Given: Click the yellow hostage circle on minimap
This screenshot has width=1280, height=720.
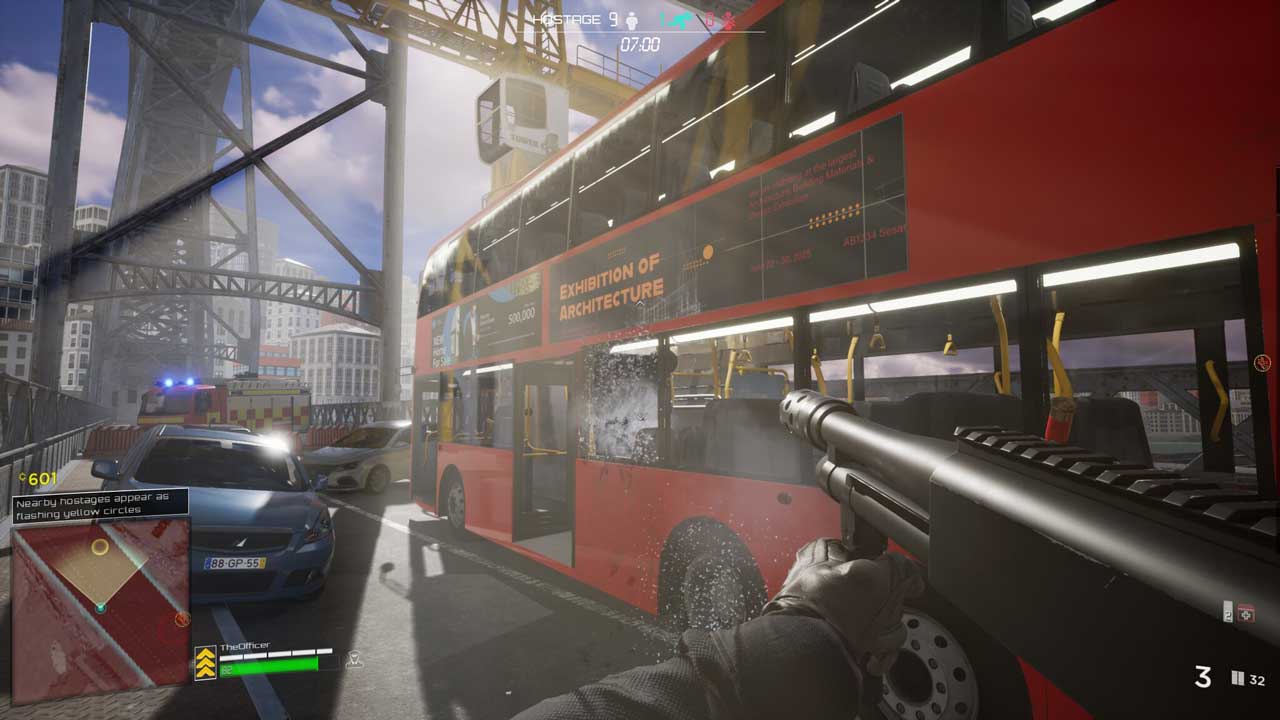Looking at the screenshot, I should tap(99, 547).
